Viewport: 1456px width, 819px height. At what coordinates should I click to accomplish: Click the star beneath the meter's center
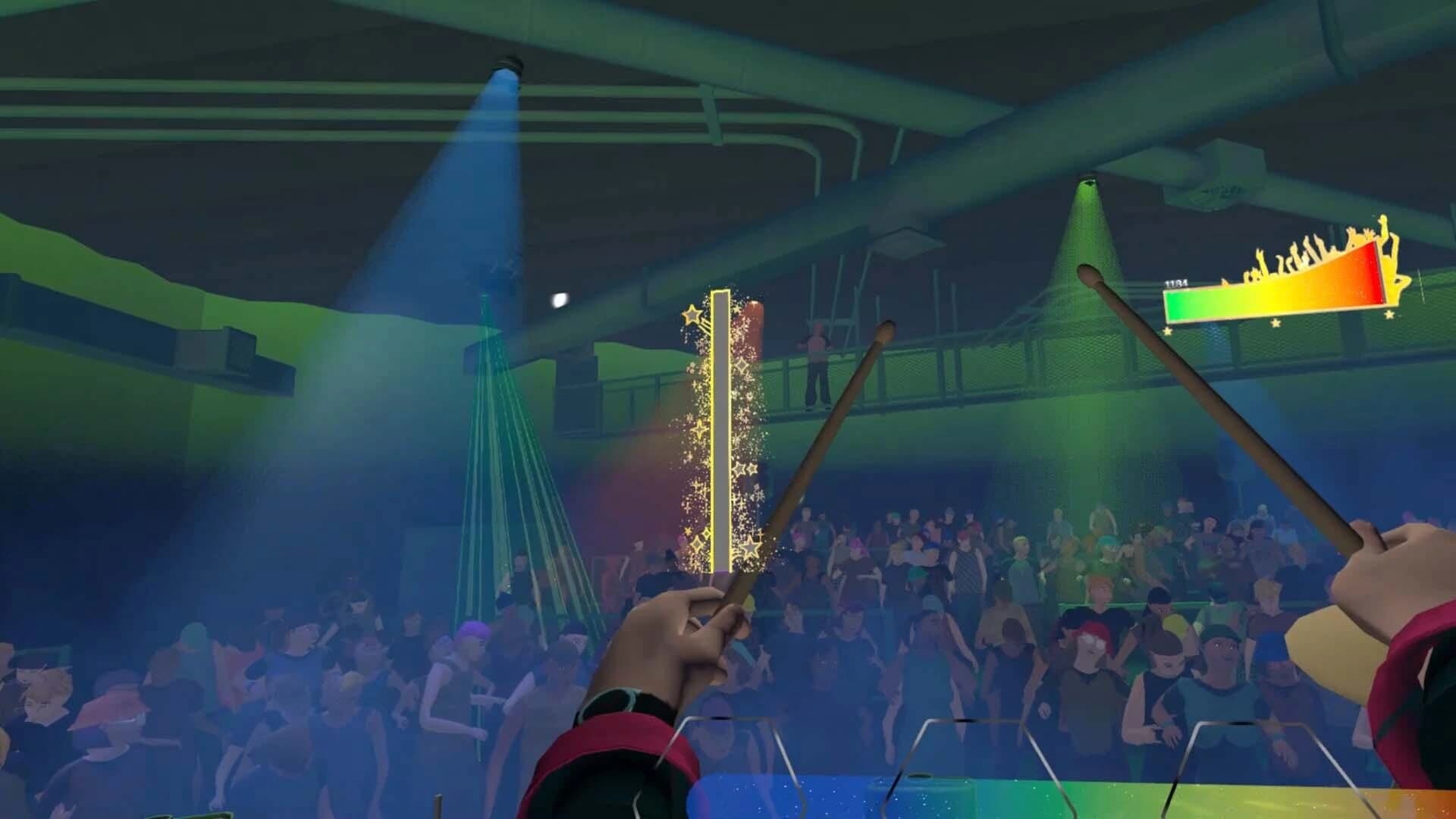point(1276,323)
